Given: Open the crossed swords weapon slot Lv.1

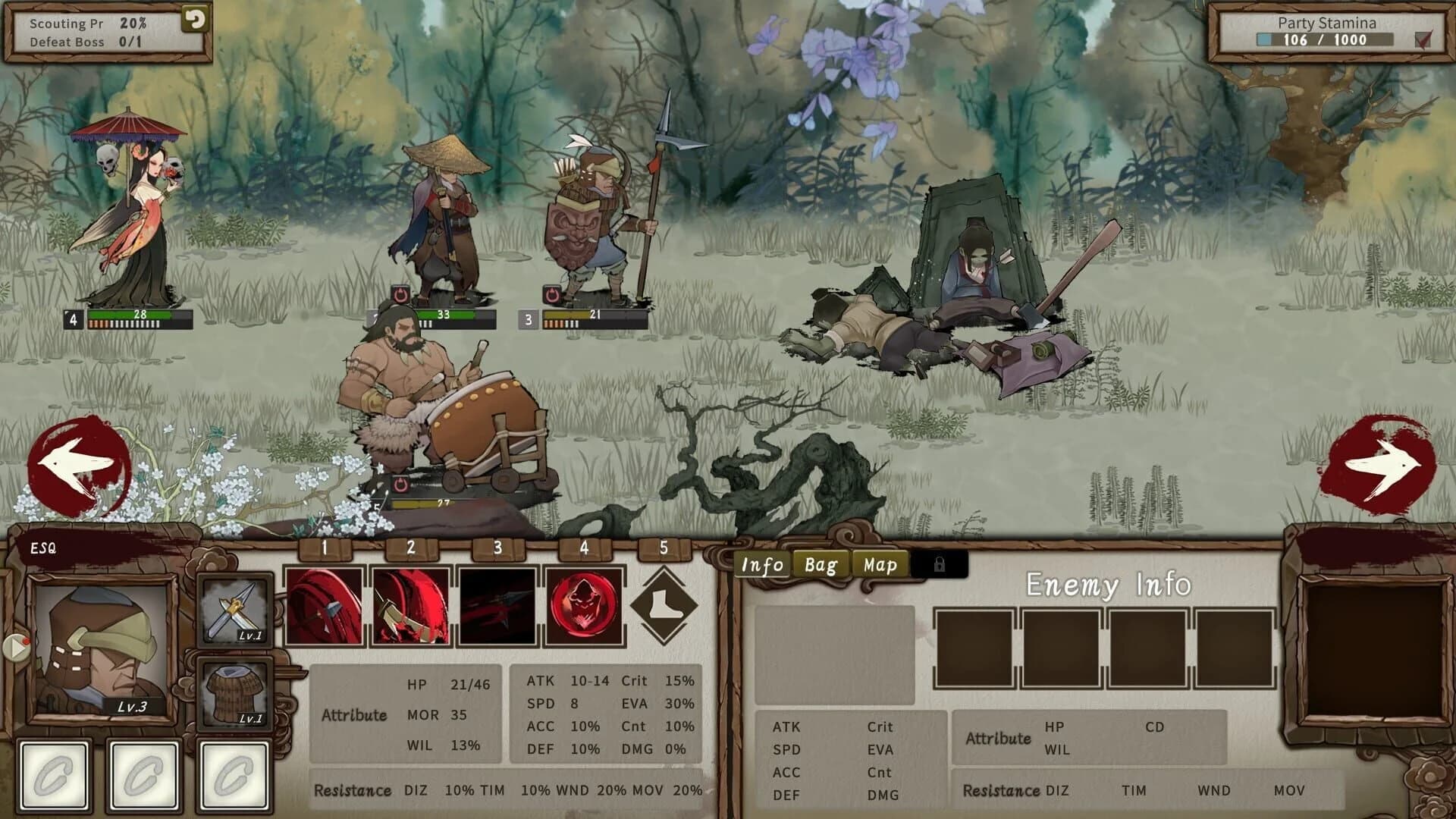Looking at the screenshot, I should (x=235, y=610).
